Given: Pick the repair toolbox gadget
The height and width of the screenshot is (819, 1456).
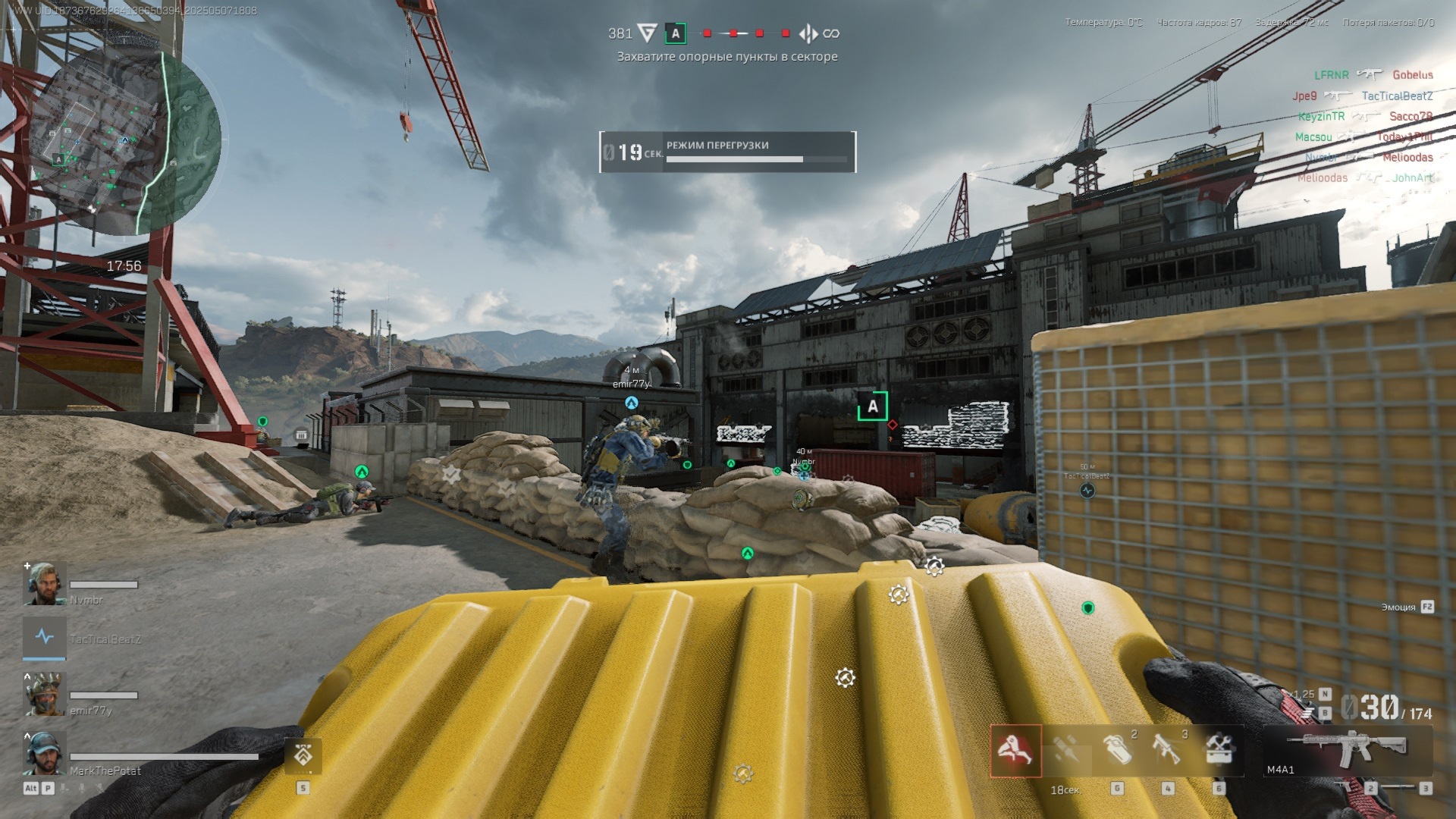Looking at the screenshot, I should click(x=1219, y=749).
